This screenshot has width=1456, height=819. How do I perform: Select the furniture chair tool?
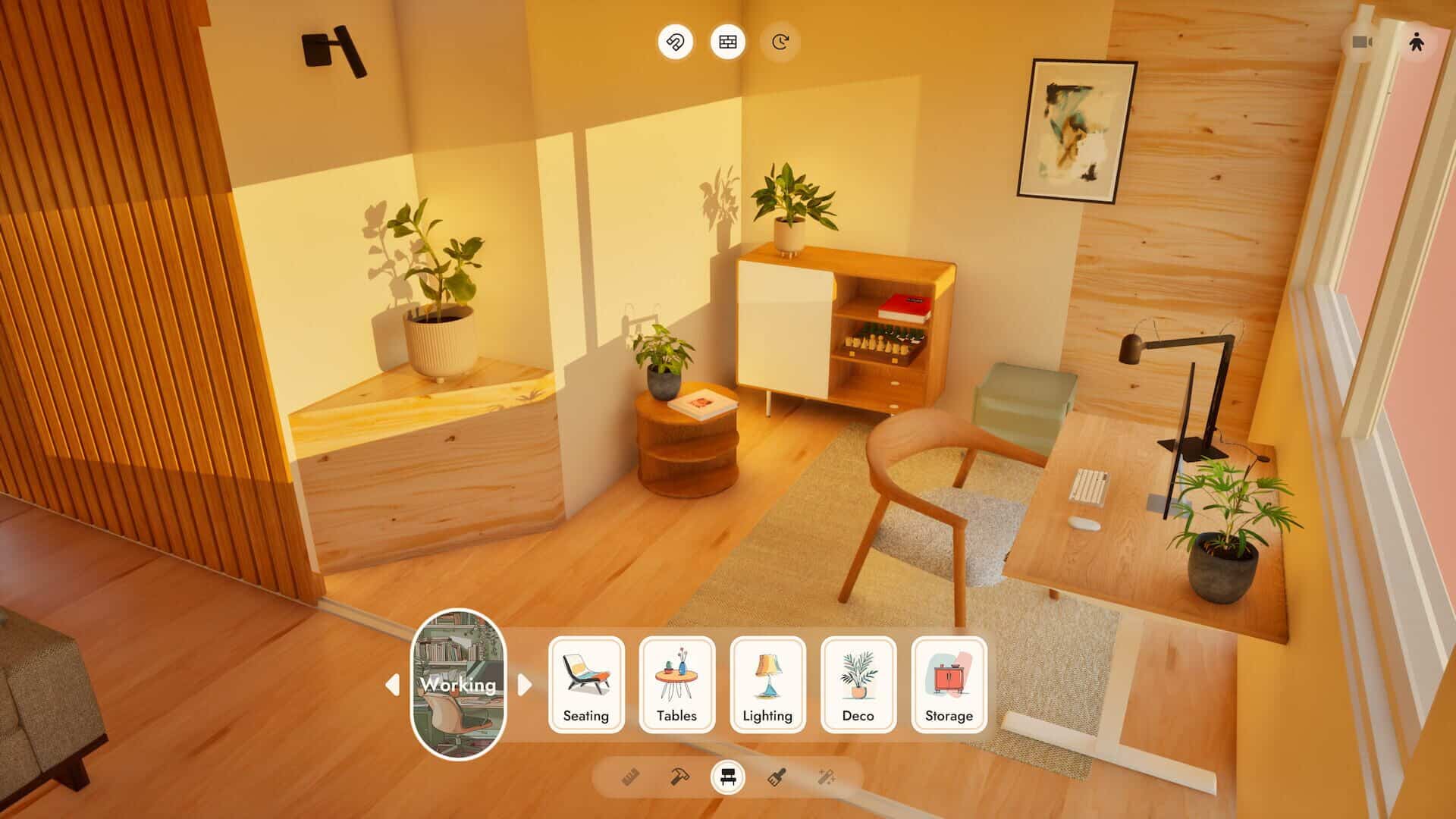pyautogui.click(x=728, y=777)
